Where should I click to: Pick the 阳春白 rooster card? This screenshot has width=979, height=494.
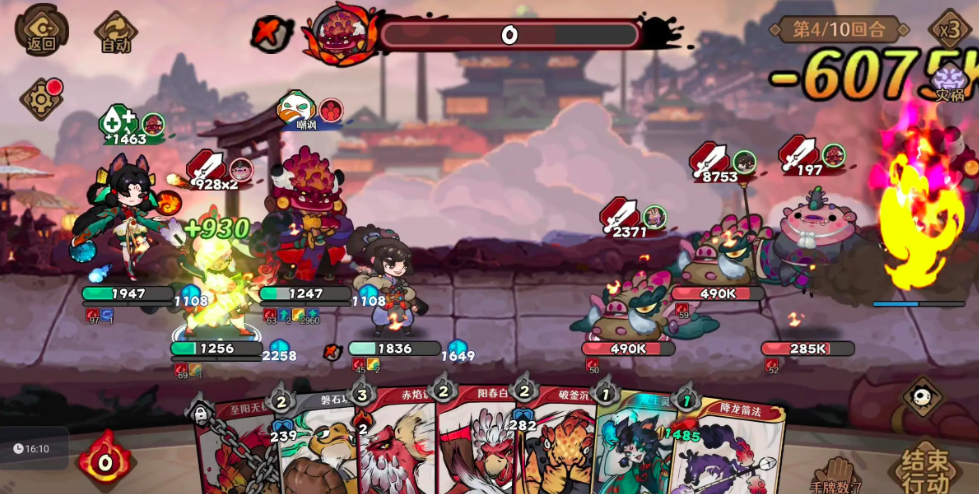point(473,445)
